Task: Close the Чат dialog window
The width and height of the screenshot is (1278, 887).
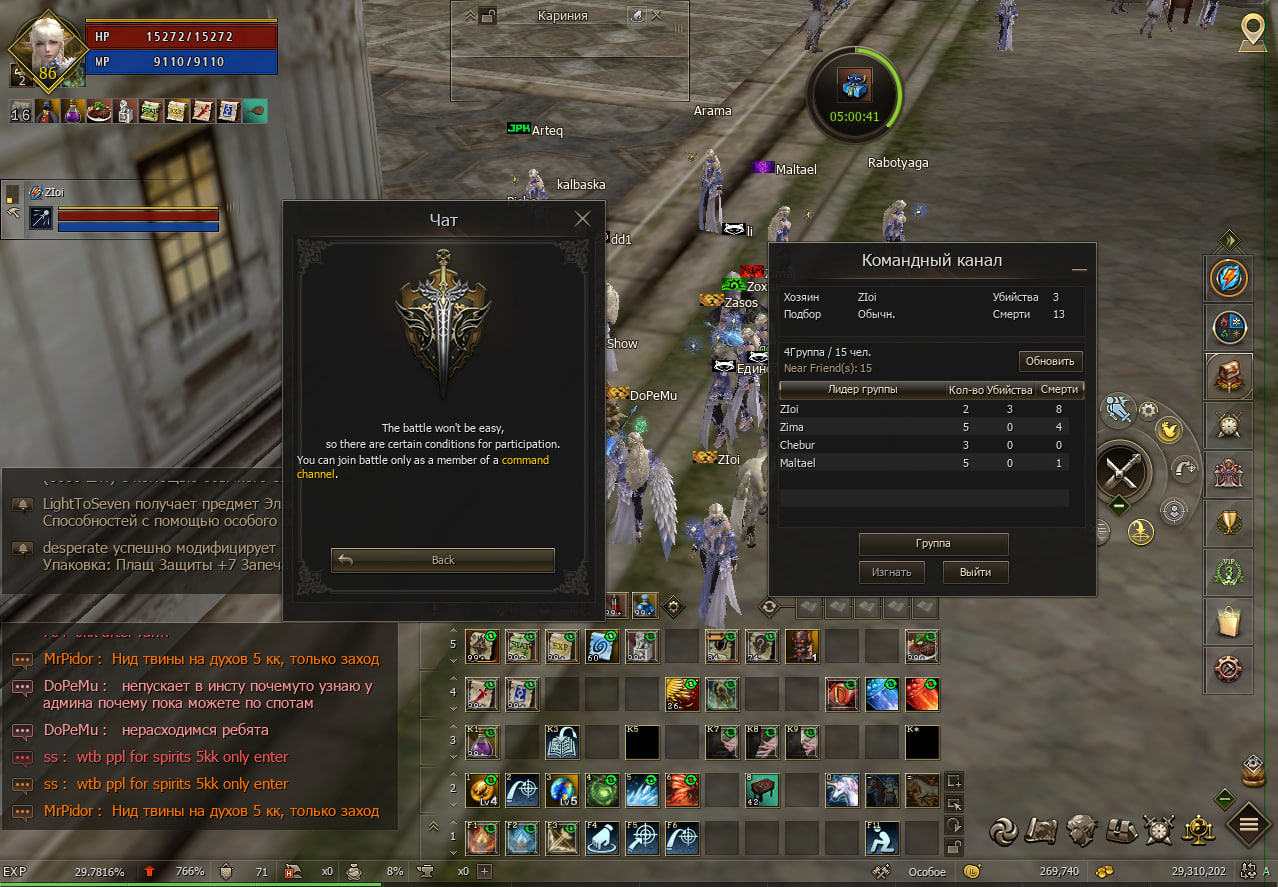Action: pos(582,219)
